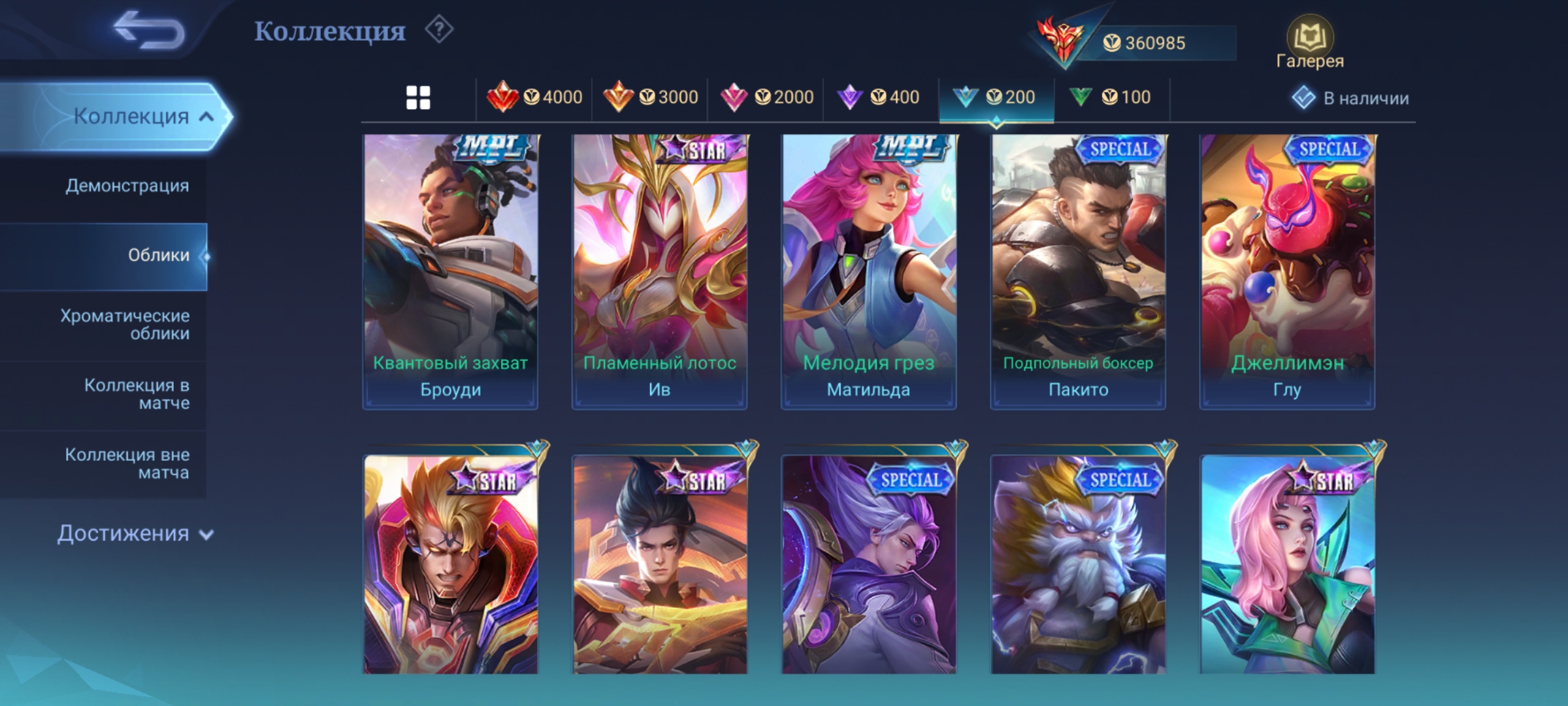Viewport: 1568px width, 706px height.
Task: Open Коллекция в матче section
Action: coord(137,394)
